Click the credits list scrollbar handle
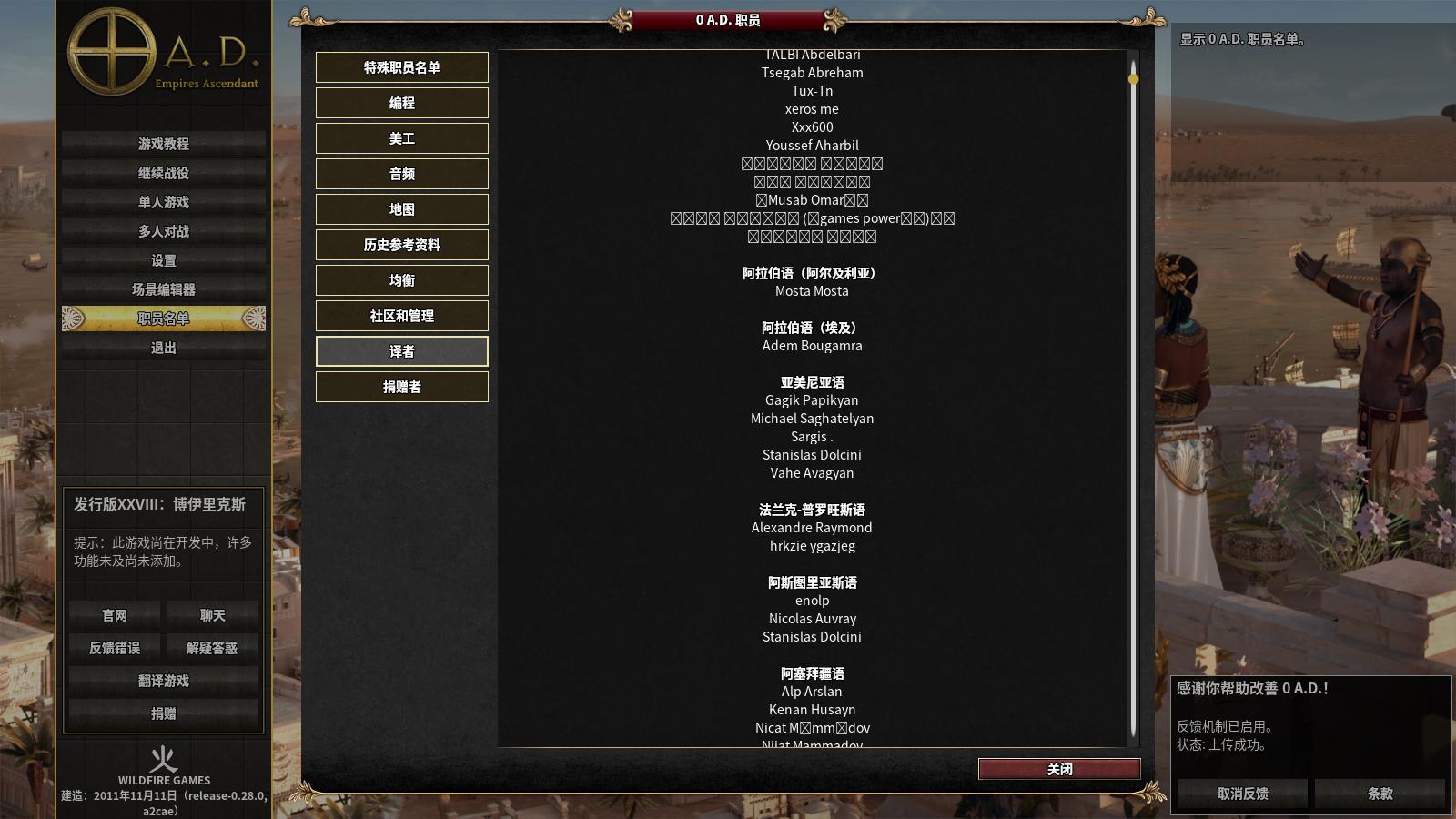 pyautogui.click(x=1133, y=78)
